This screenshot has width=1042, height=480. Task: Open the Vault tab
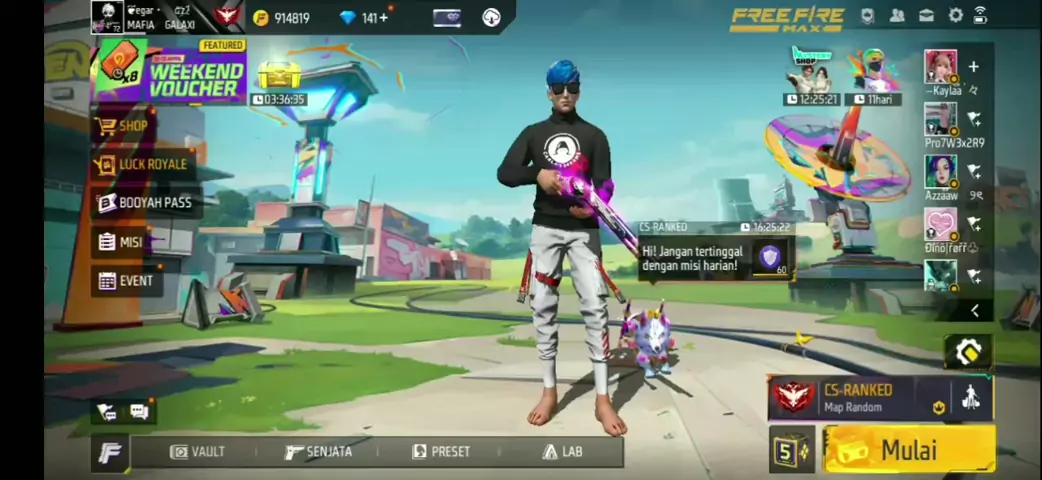click(x=198, y=452)
